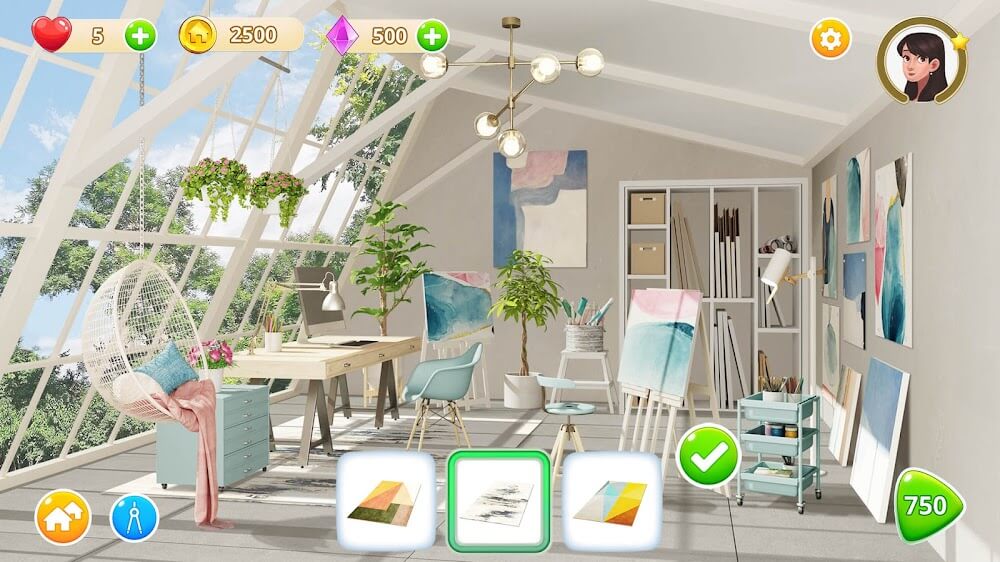This screenshot has height=562, width=1000.
Task: Choose the green and orange geometric rug
Action: (385, 500)
